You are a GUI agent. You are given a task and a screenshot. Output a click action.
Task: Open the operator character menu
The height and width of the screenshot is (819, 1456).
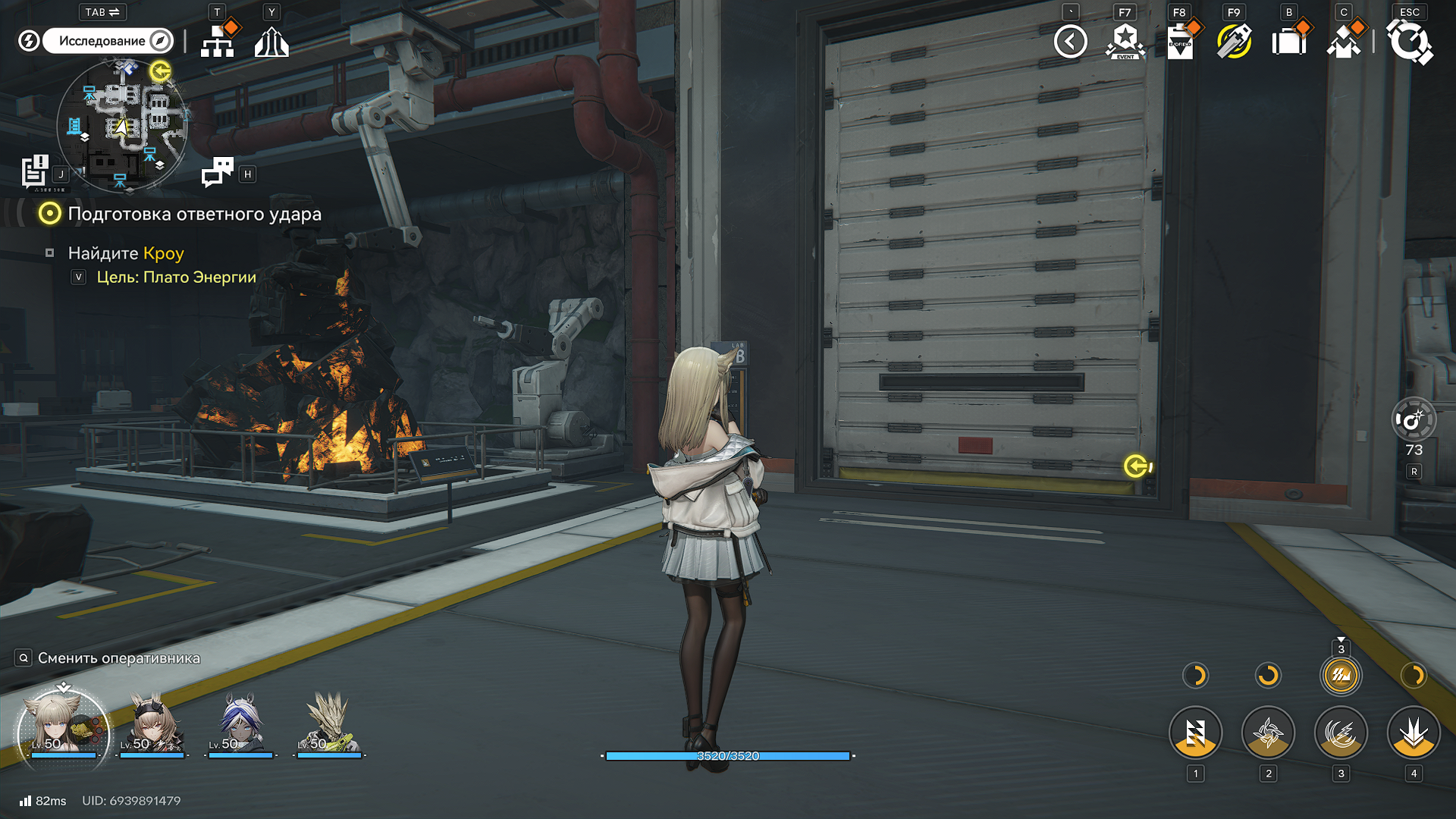(1343, 42)
